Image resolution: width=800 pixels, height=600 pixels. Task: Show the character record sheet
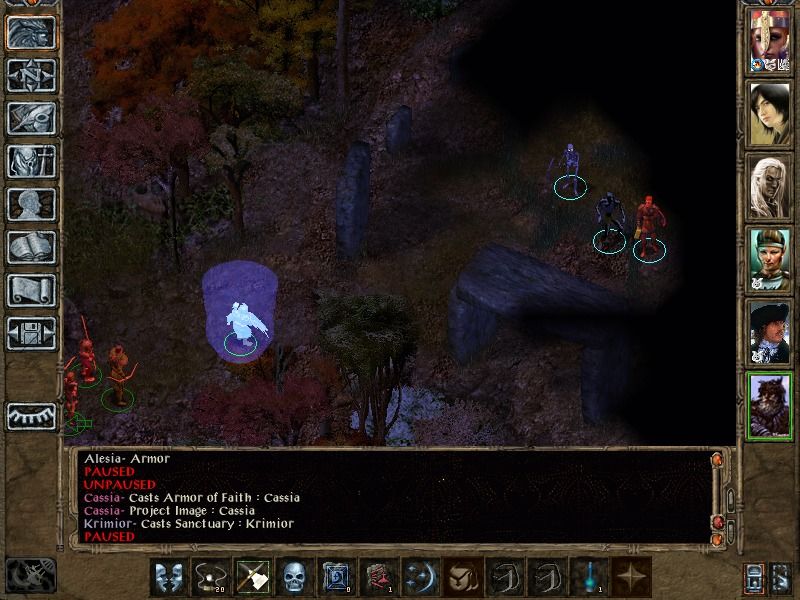point(31,204)
